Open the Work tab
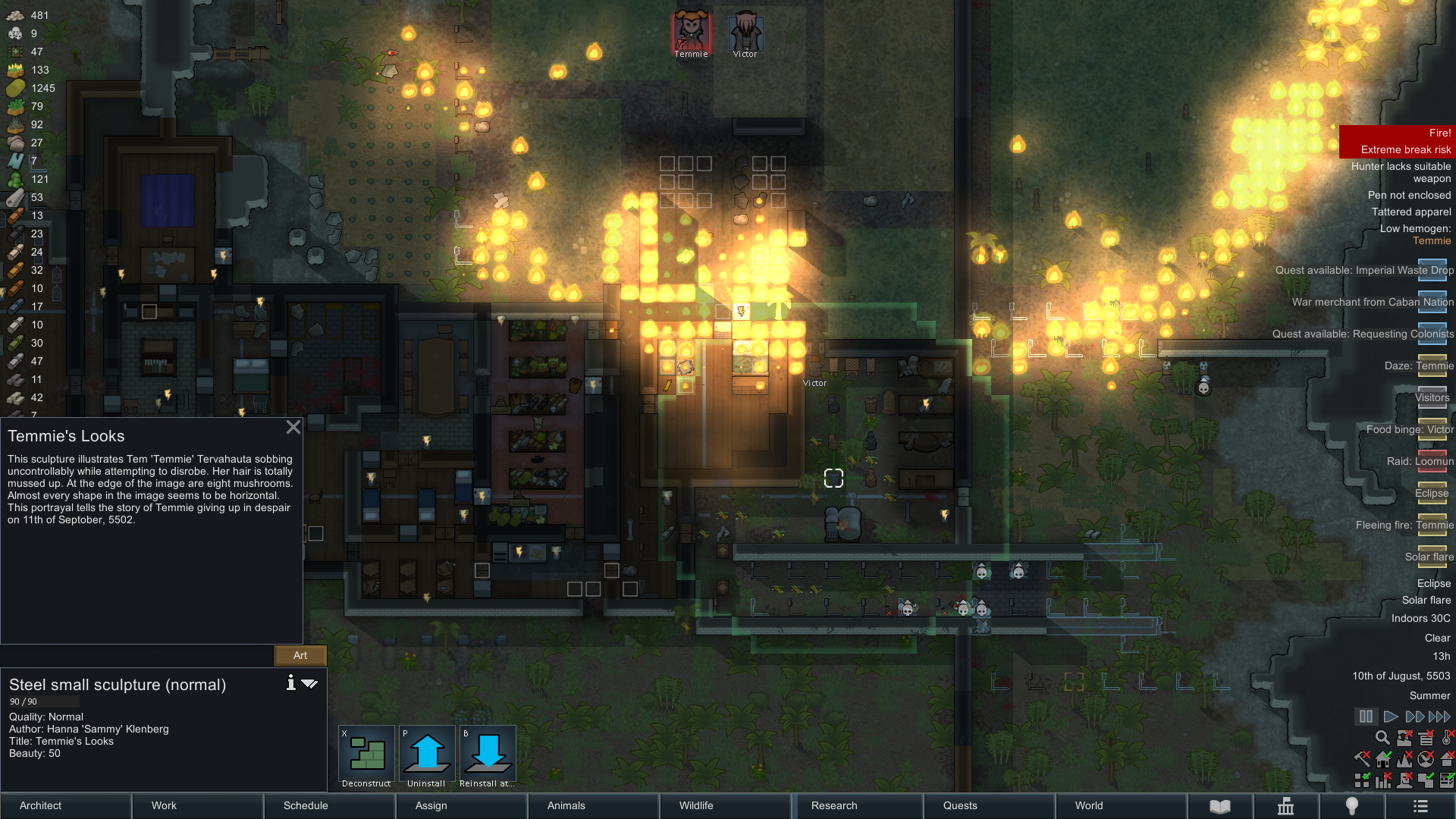Image resolution: width=1456 pixels, height=819 pixels. tap(198, 805)
